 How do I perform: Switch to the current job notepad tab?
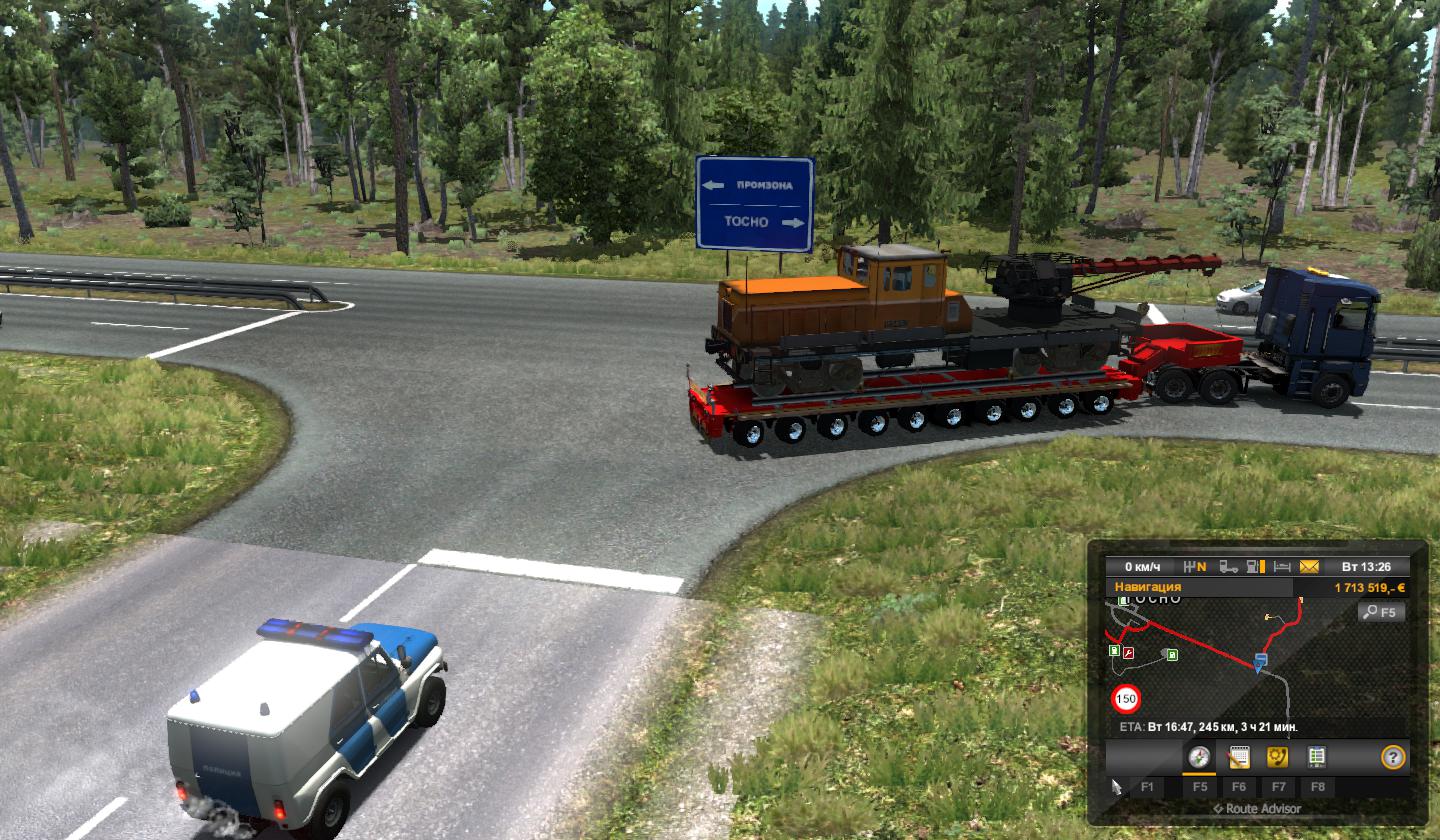(1239, 757)
